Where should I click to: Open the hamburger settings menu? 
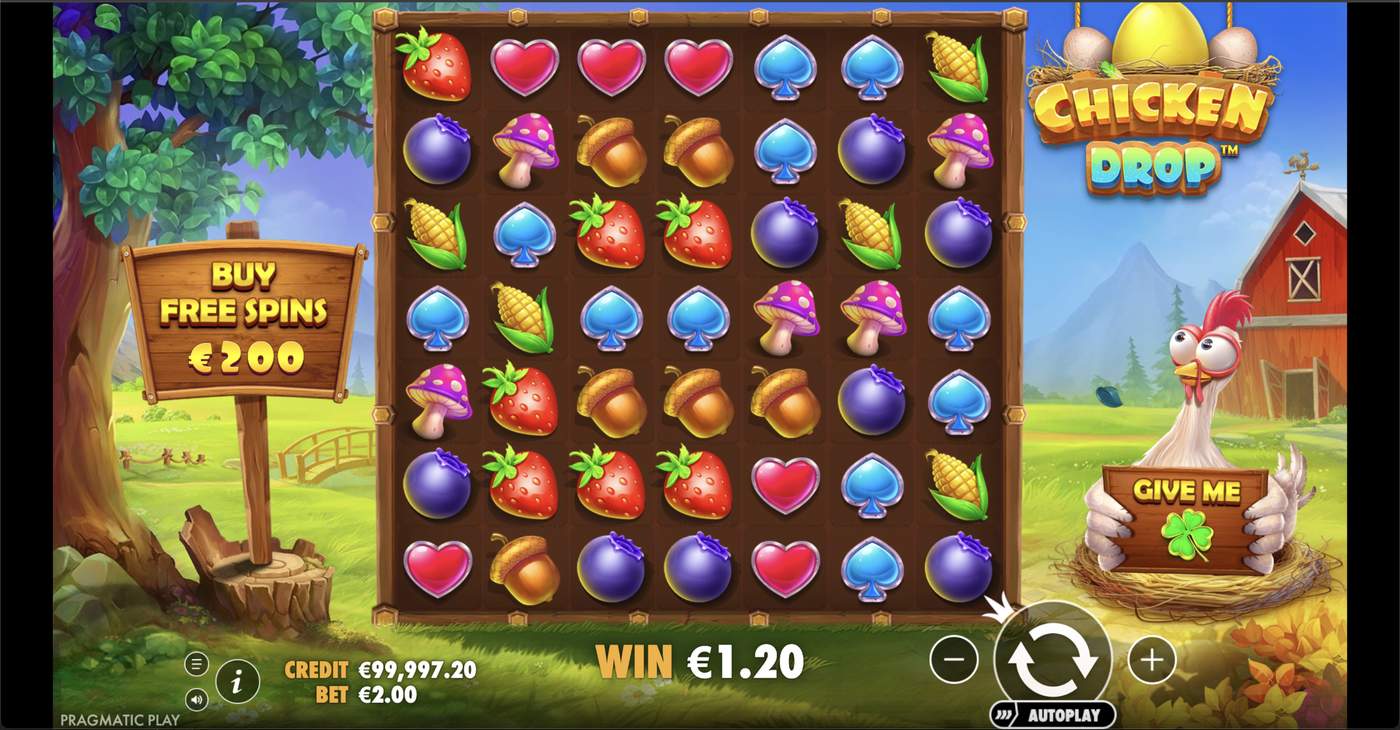pyautogui.click(x=196, y=664)
